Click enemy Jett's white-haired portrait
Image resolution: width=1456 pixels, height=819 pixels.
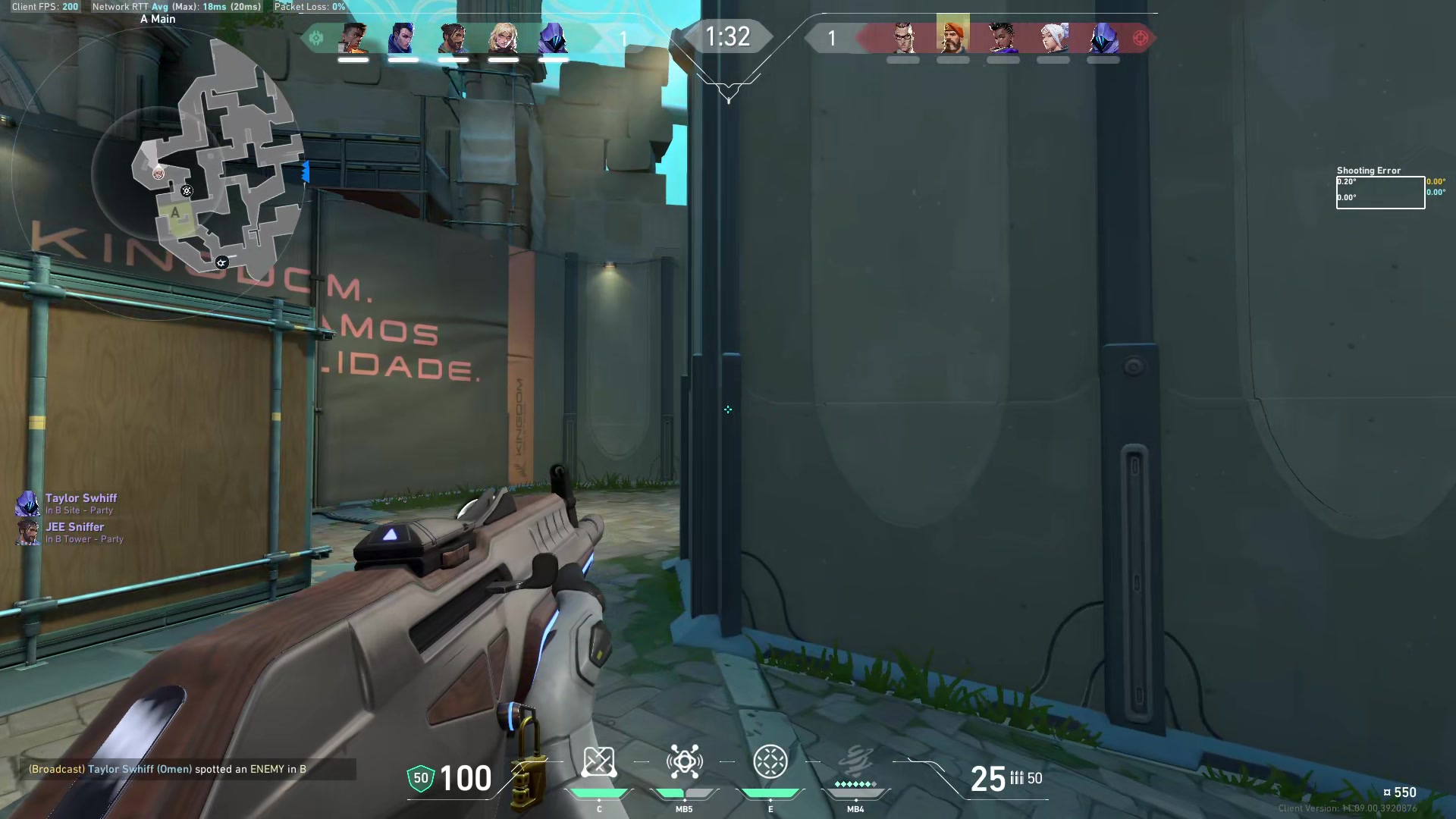1053,38
